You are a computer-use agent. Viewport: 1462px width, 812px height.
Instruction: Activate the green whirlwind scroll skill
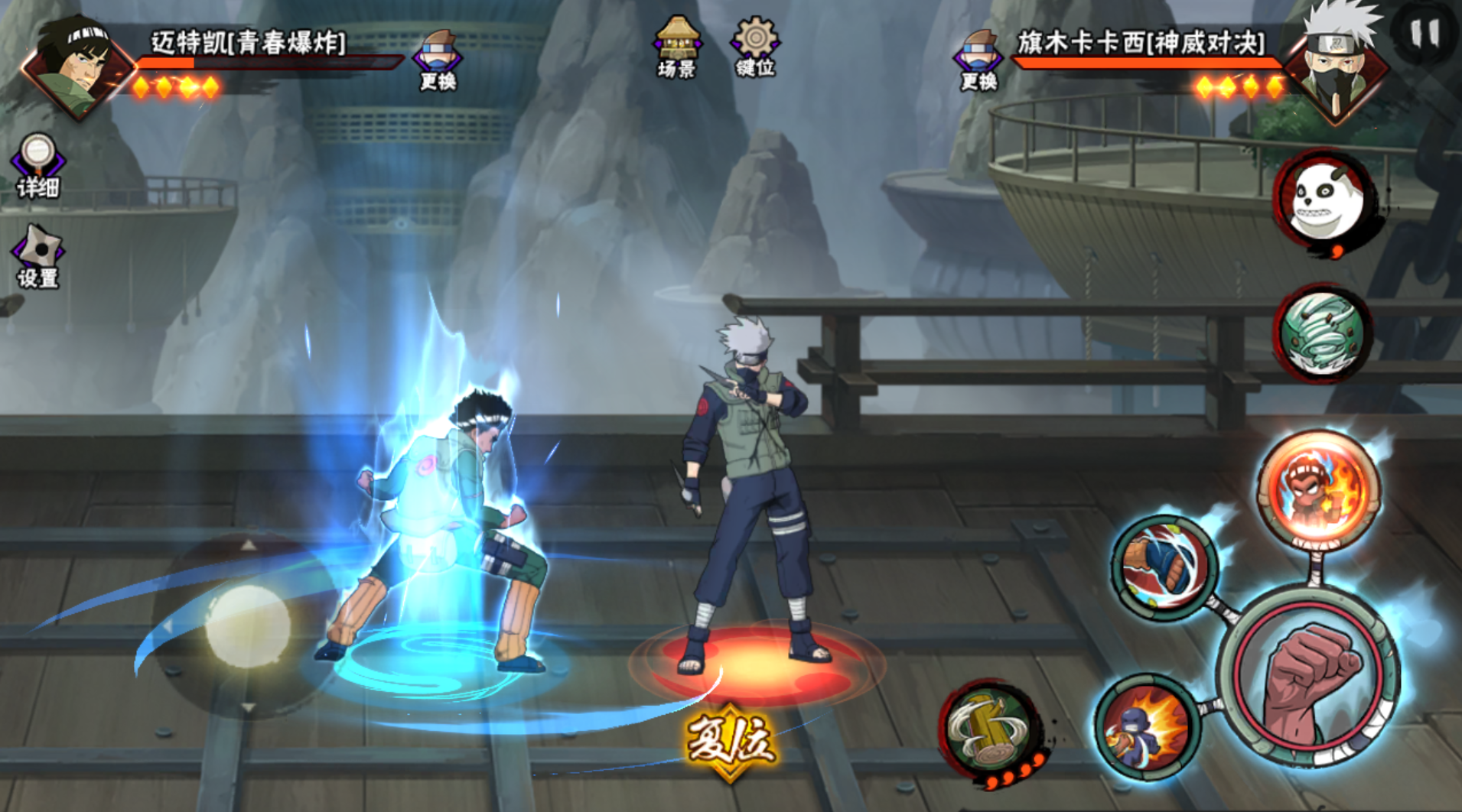click(x=1324, y=333)
